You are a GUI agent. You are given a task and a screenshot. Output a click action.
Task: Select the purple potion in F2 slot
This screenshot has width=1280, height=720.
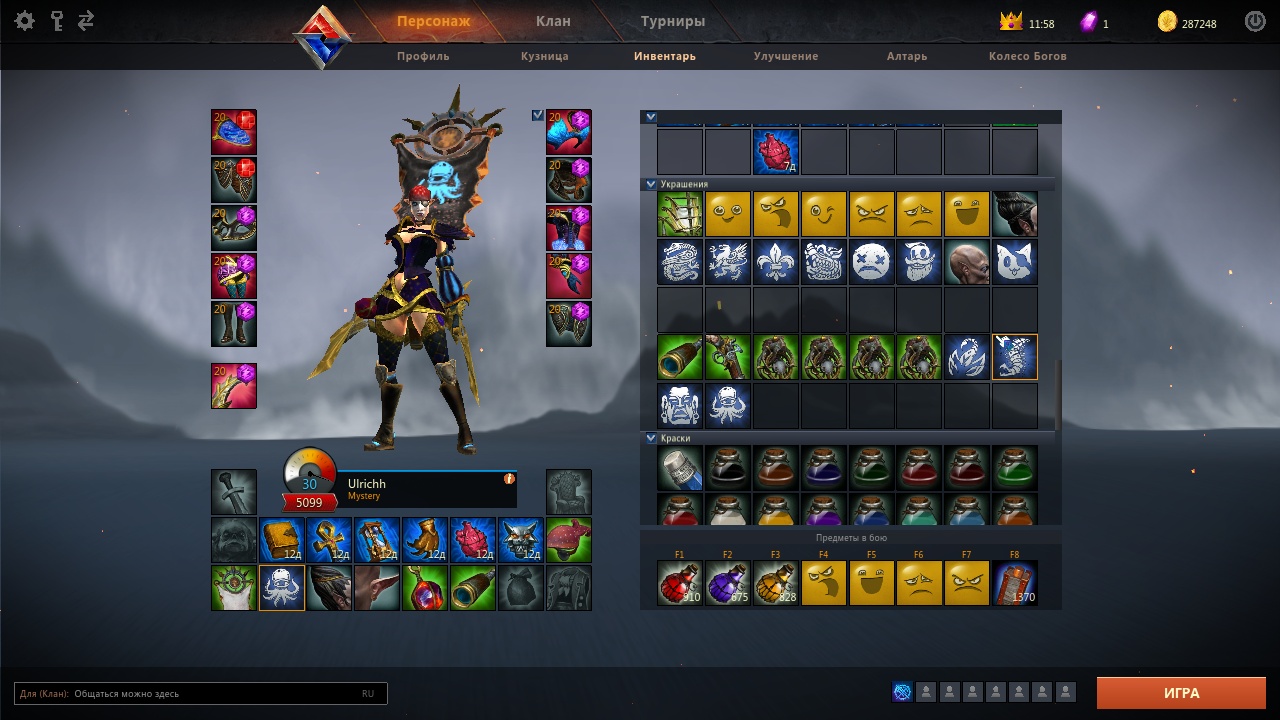click(728, 583)
